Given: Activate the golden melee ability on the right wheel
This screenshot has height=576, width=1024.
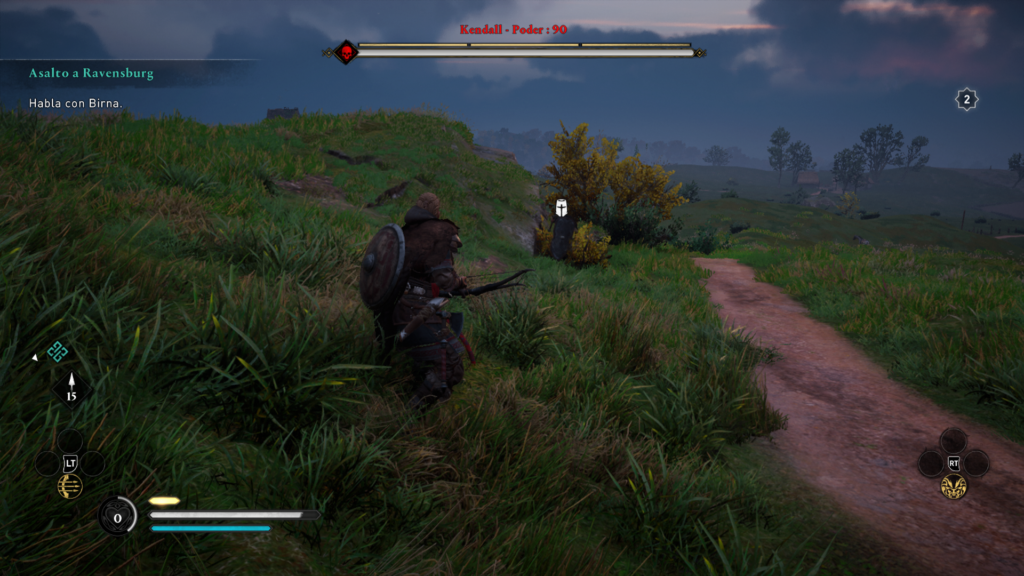Looking at the screenshot, I should coord(953,486).
